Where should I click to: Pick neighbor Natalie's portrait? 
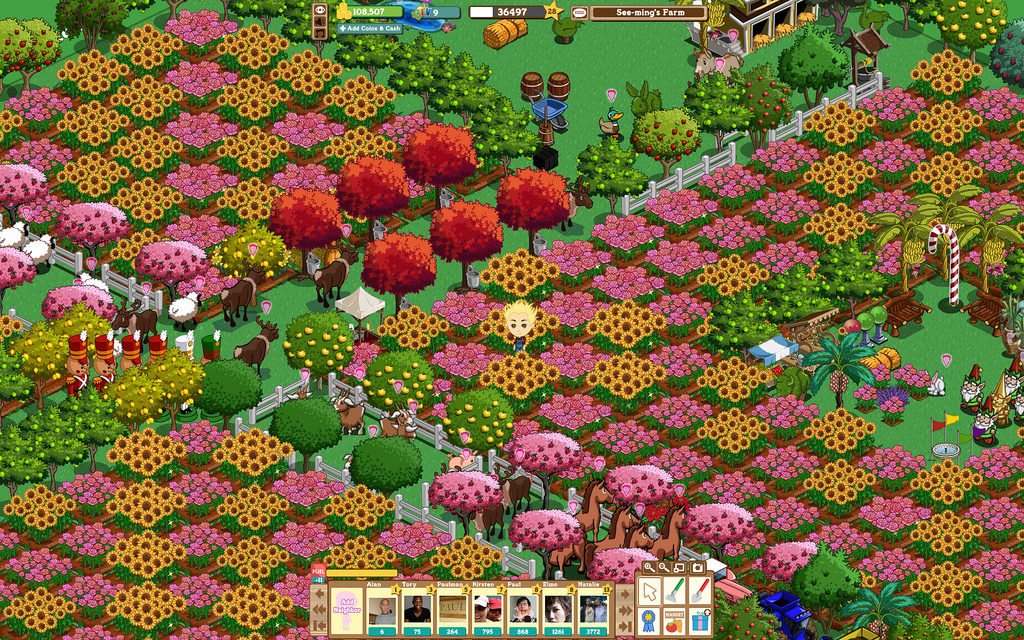tap(594, 609)
